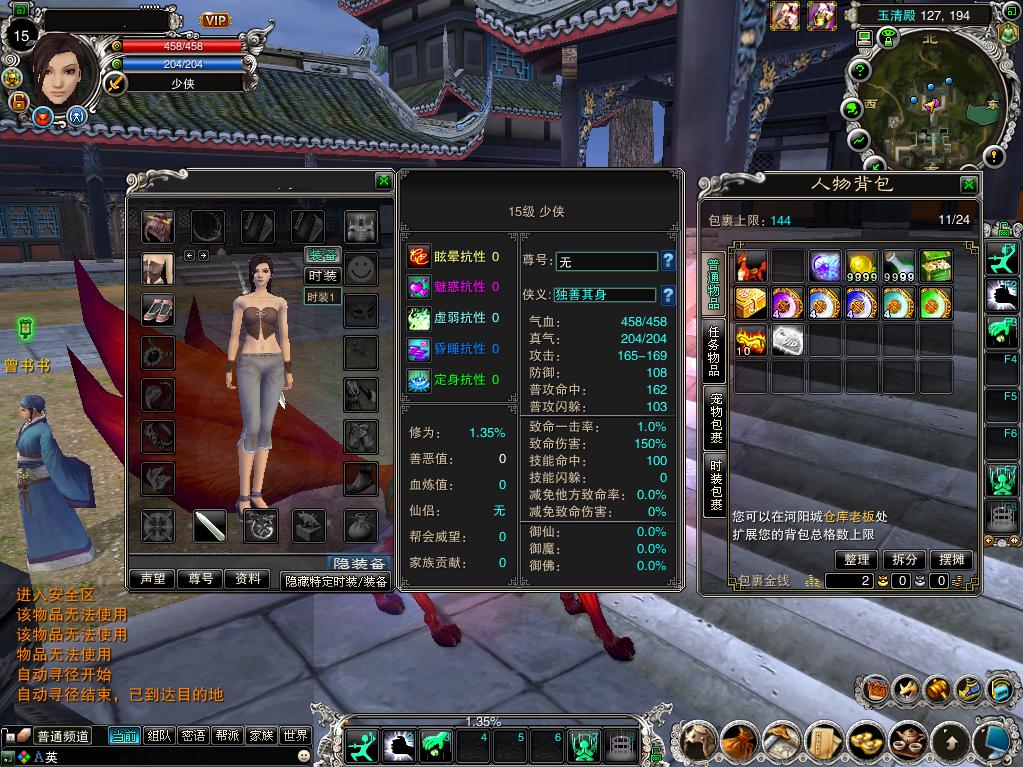Open the 尊号 title page
The image size is (1023, 767).
tap(200, 579)
